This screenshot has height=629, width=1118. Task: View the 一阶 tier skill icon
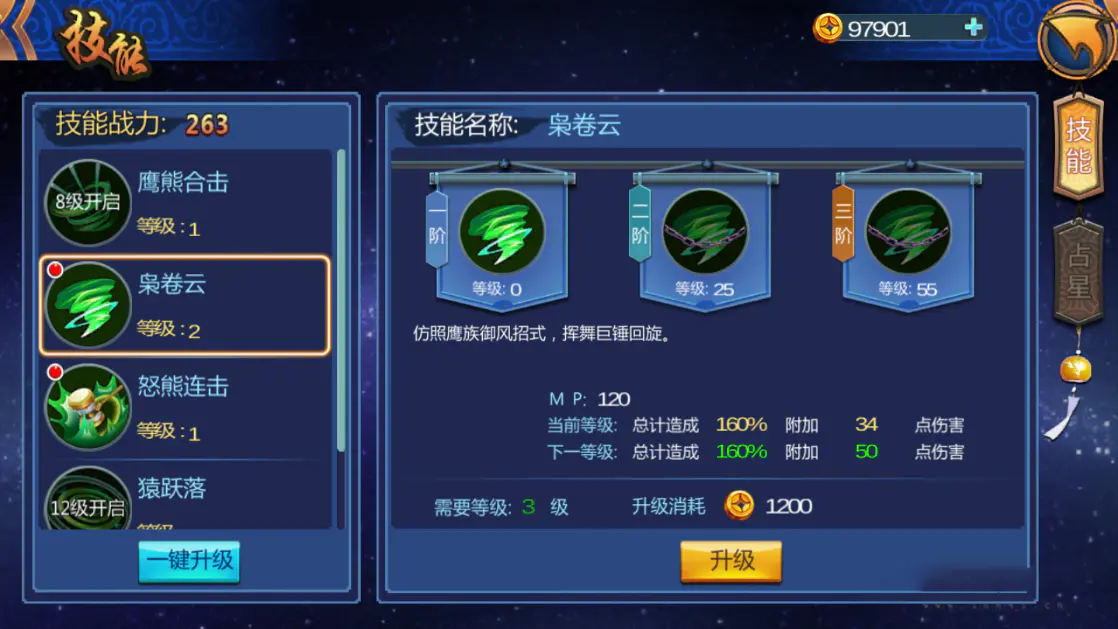click(501, 232)
